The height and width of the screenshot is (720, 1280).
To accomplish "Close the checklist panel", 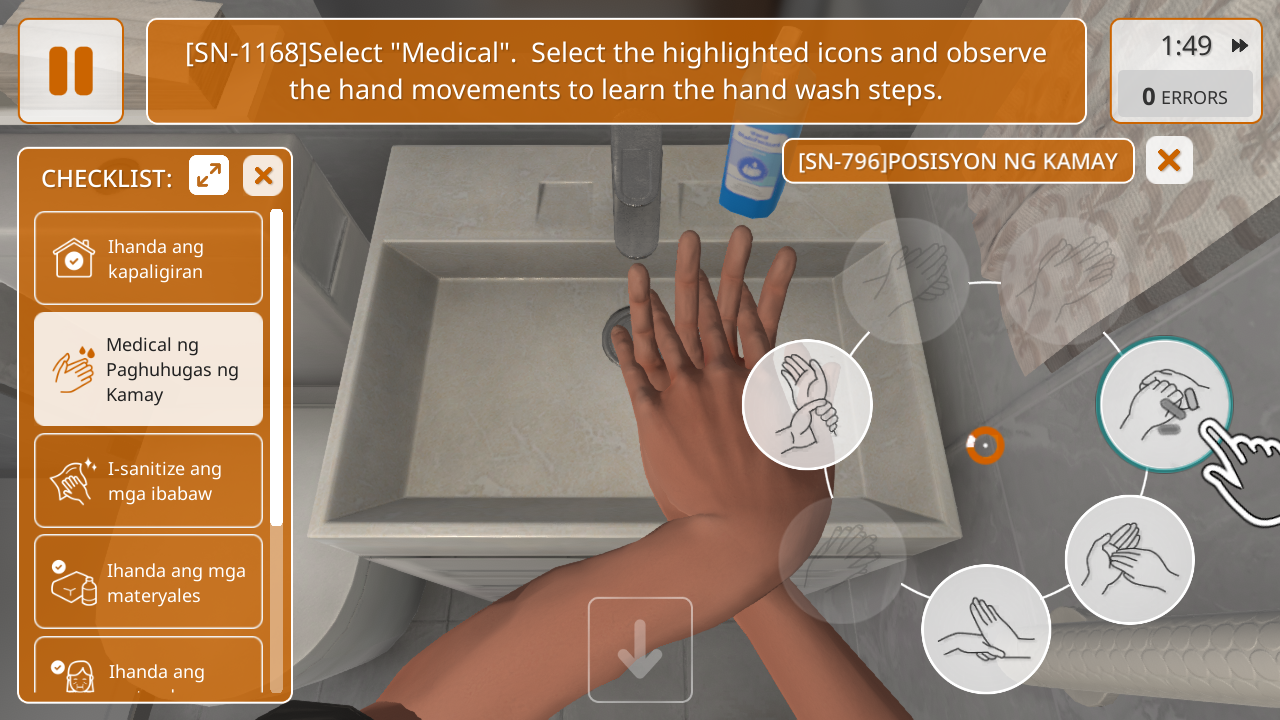I will point(263,176).
